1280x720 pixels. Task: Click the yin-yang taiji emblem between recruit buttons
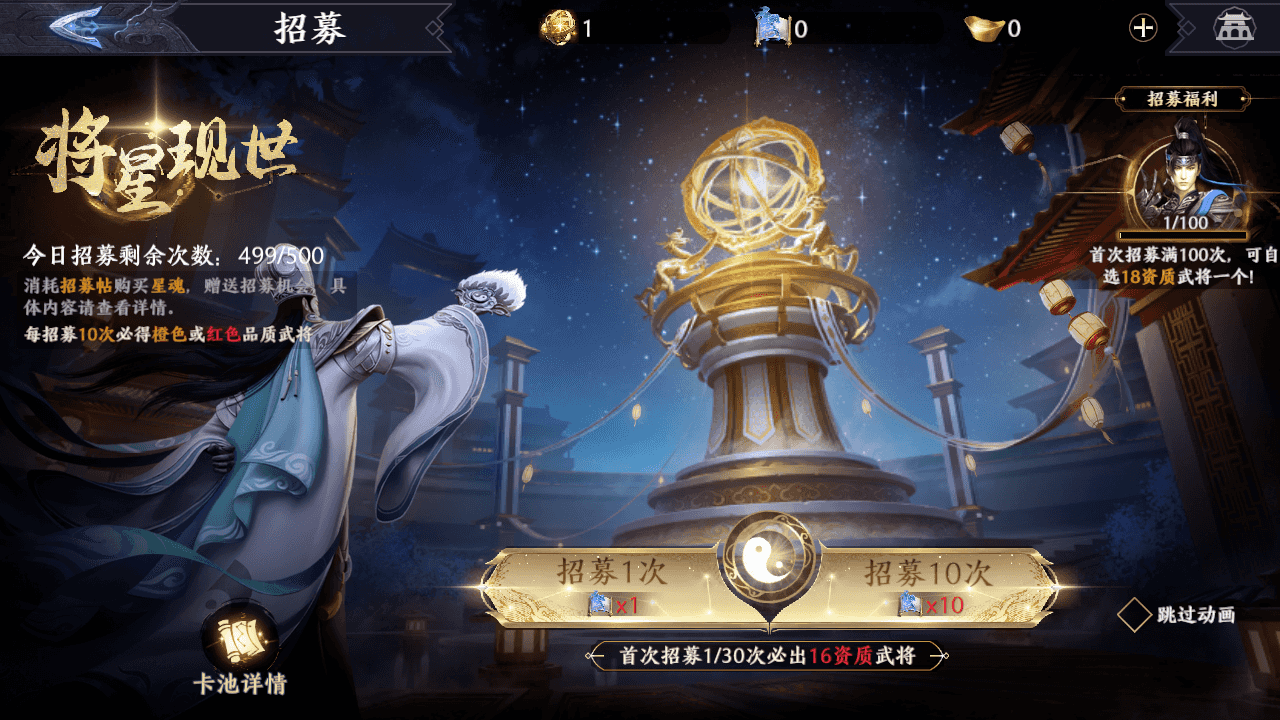point(770,558)
